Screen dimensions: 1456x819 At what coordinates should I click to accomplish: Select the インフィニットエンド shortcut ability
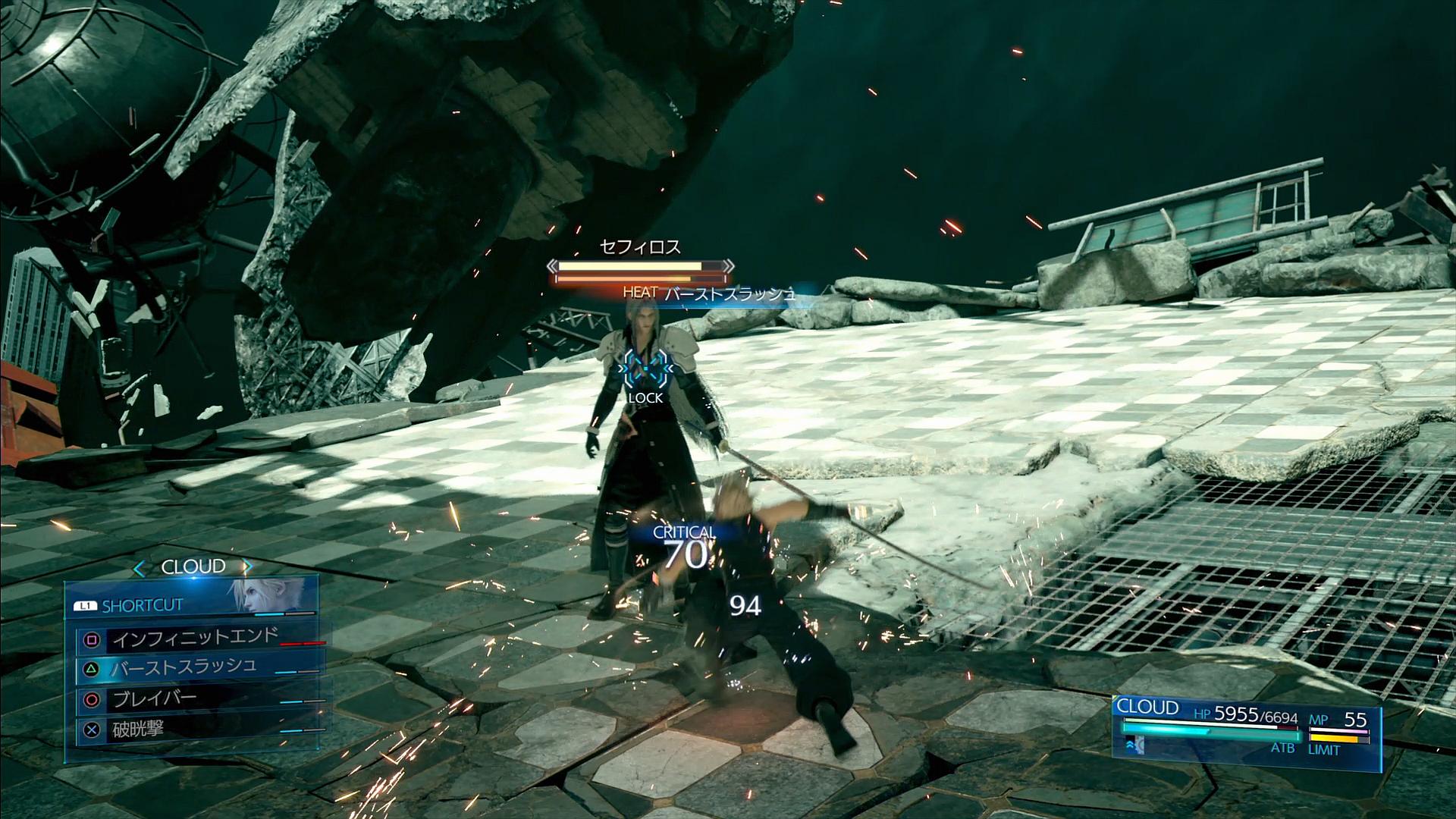(196, 639)
